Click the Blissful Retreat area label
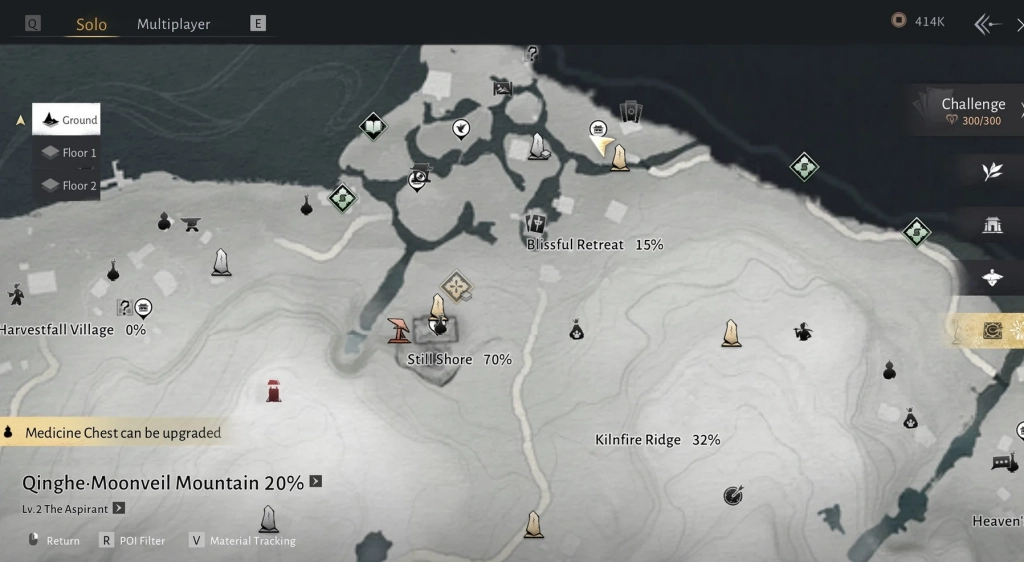The image size is (1024, 562). pyautogui.click(x=575, y=245)
